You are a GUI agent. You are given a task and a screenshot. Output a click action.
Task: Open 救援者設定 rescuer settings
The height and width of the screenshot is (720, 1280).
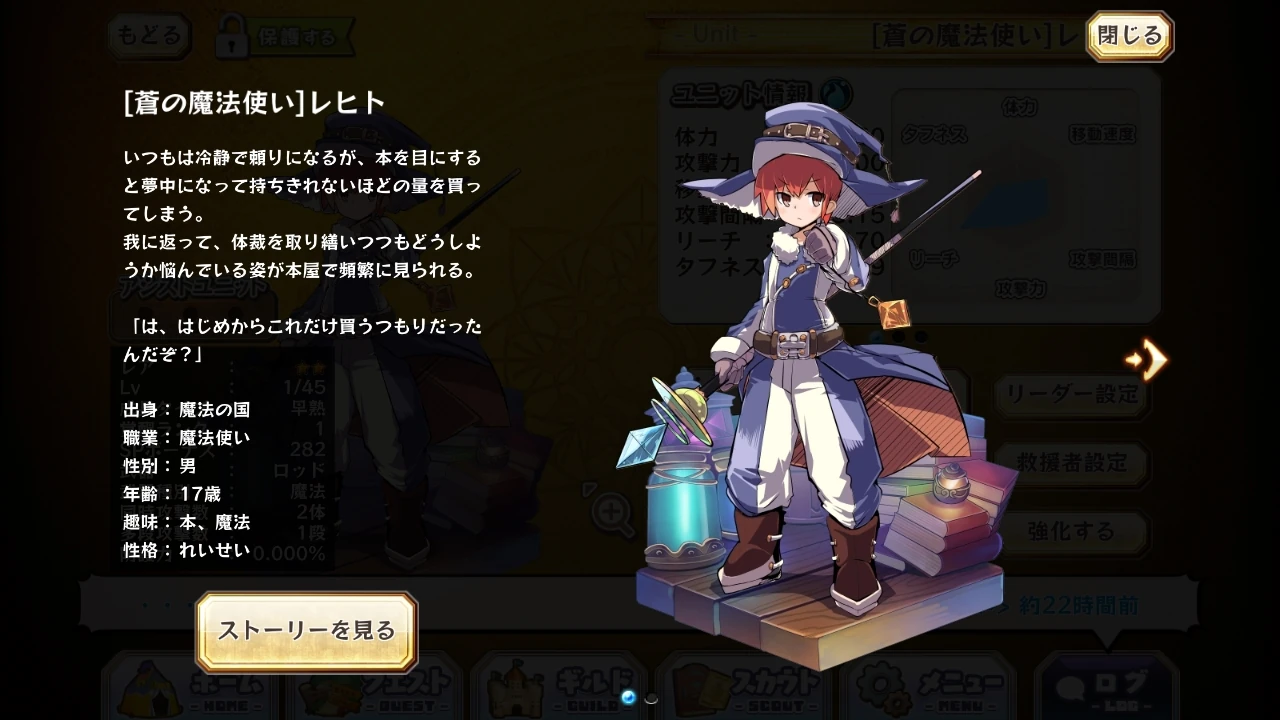click(1071, 464)
